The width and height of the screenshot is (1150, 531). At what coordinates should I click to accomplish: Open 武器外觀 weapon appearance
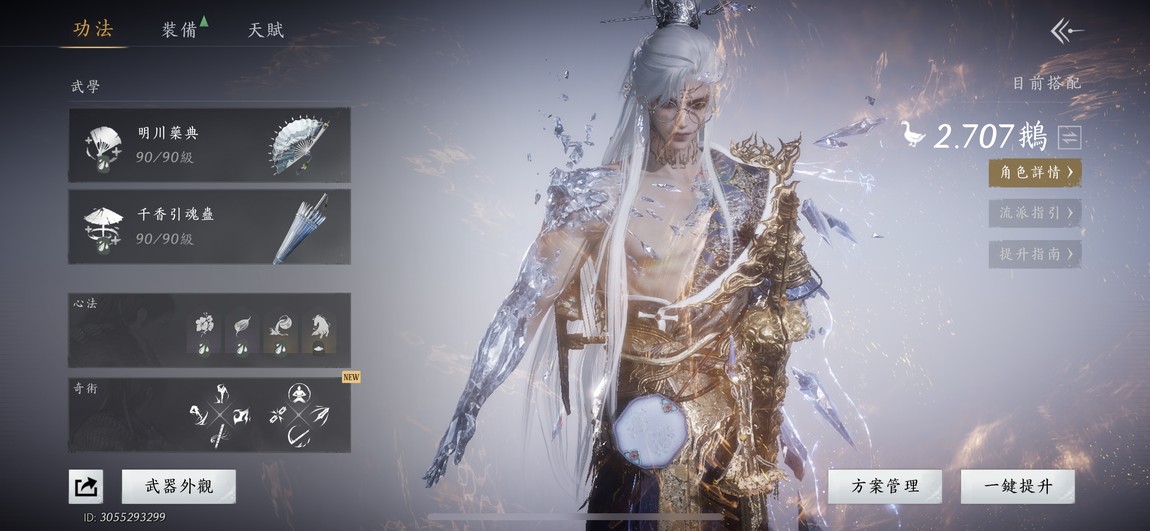[x=179, y=486]
